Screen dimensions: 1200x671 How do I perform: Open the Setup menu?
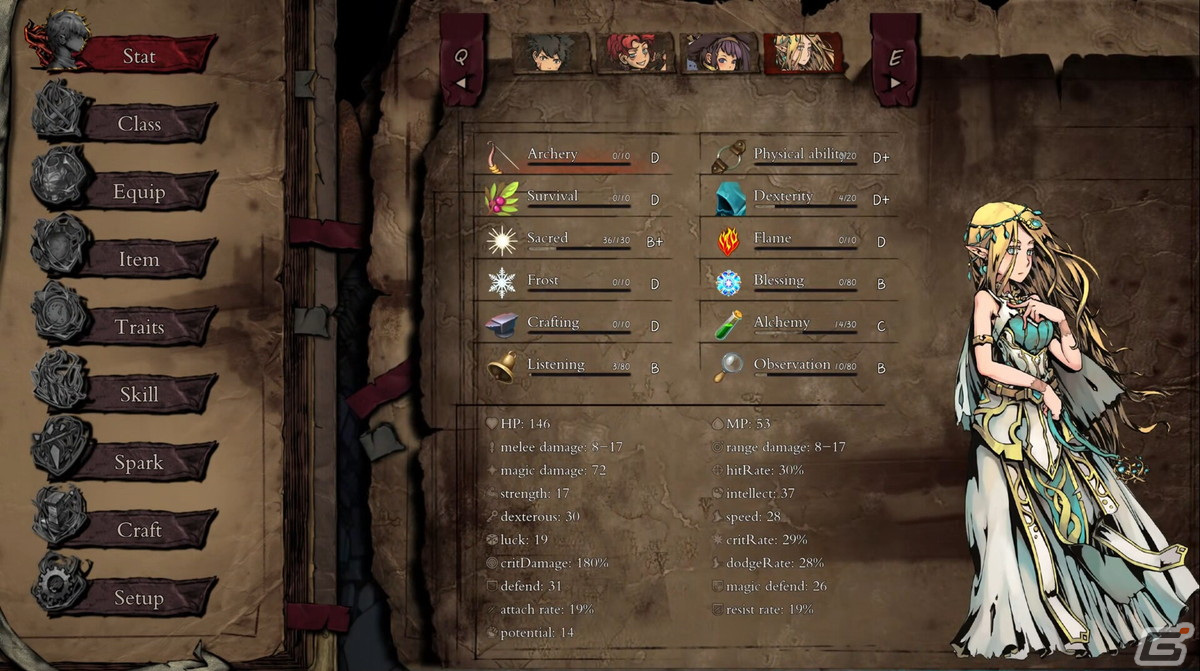click(x=140, y=598)
